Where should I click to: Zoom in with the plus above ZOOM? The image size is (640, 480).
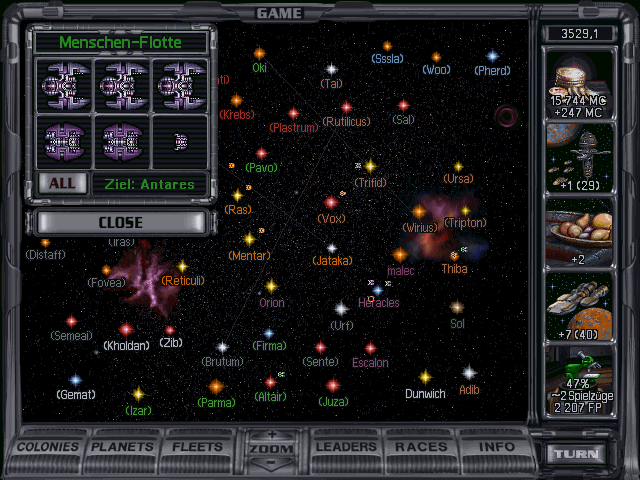(x=273, y=435)
